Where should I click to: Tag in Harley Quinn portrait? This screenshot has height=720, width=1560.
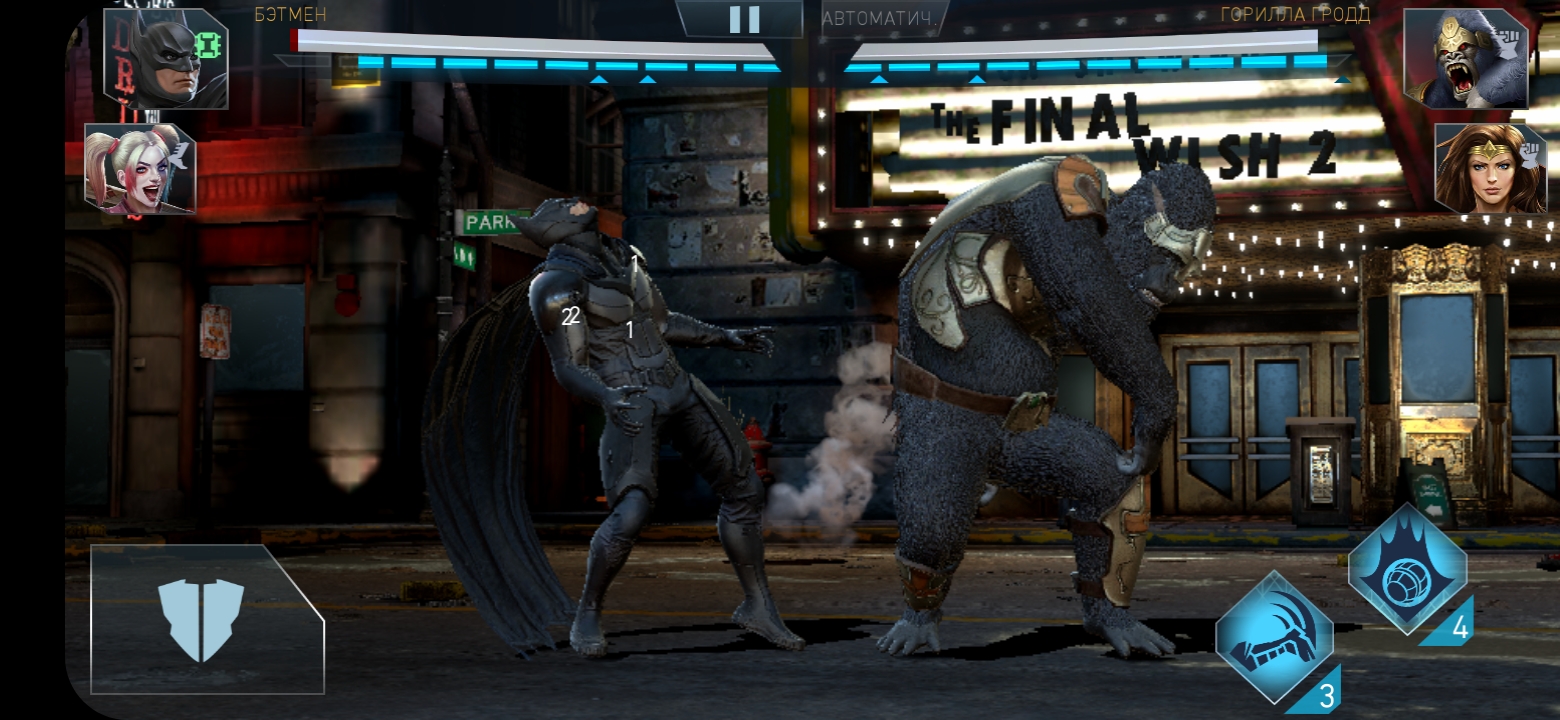pyautogui.click(x=139, y=170)
